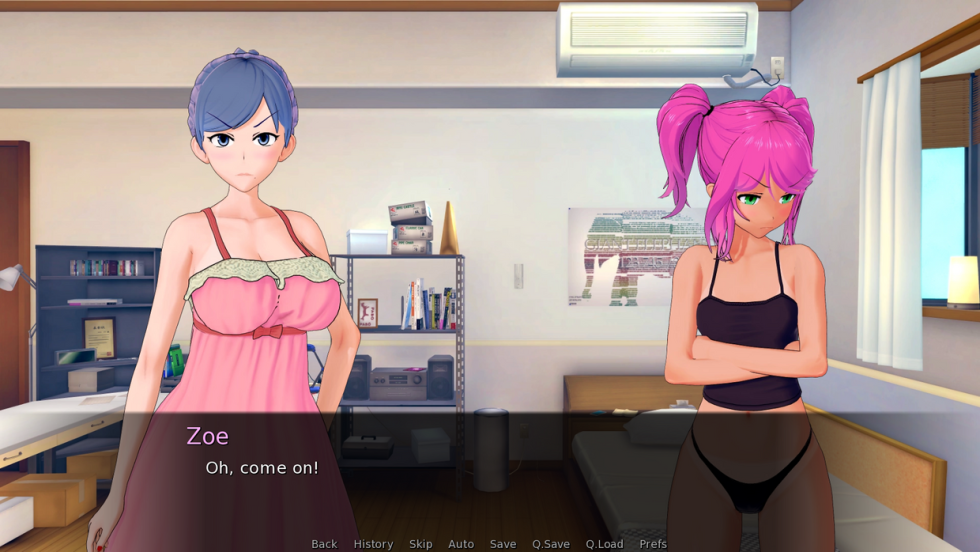Go back to previous dialogue line

point(324,544)
